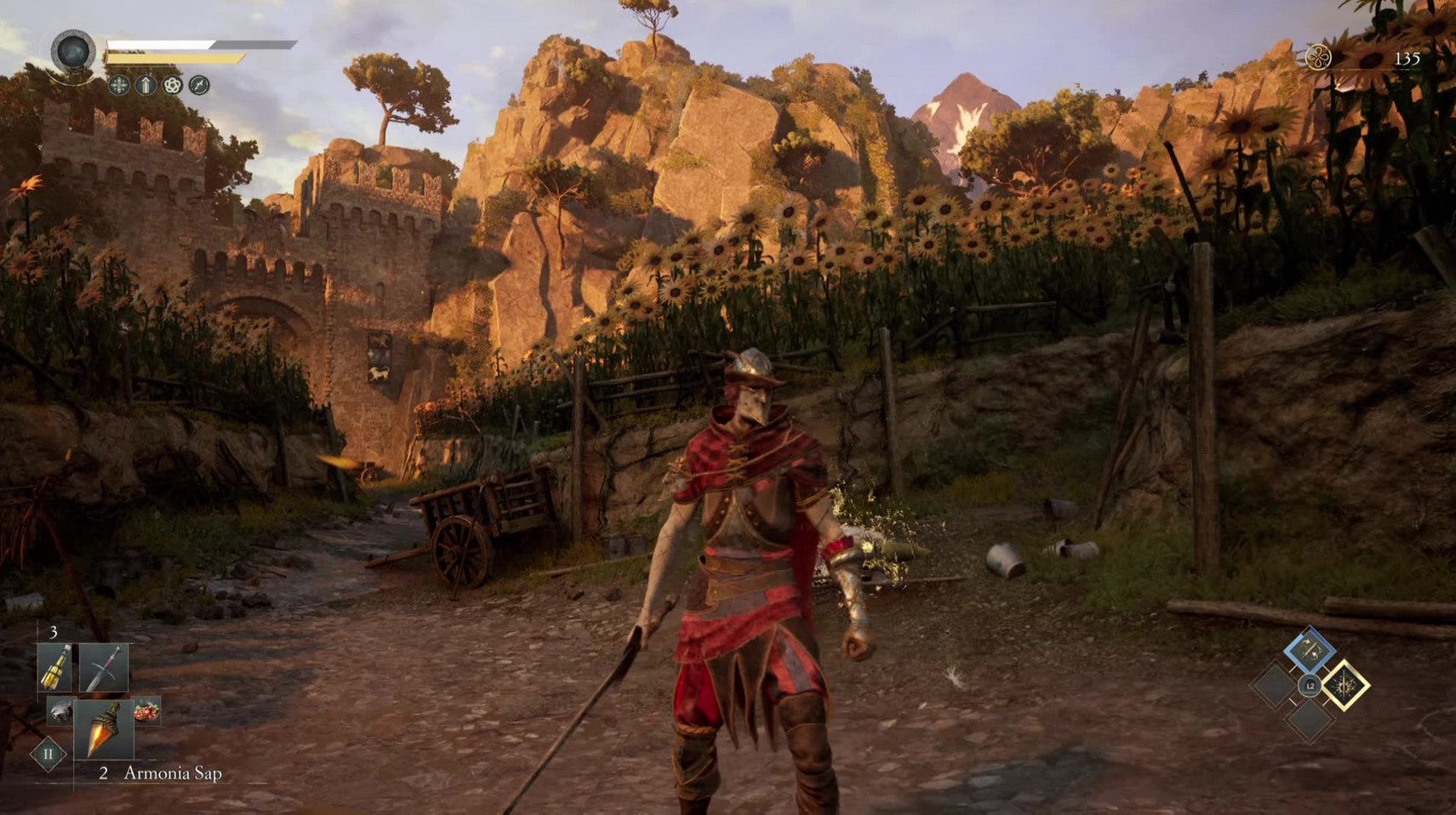Click the diamond loadout II indicator
Image resolution: width=1456 pixels, height=815 pixels.
pos(48,754)
